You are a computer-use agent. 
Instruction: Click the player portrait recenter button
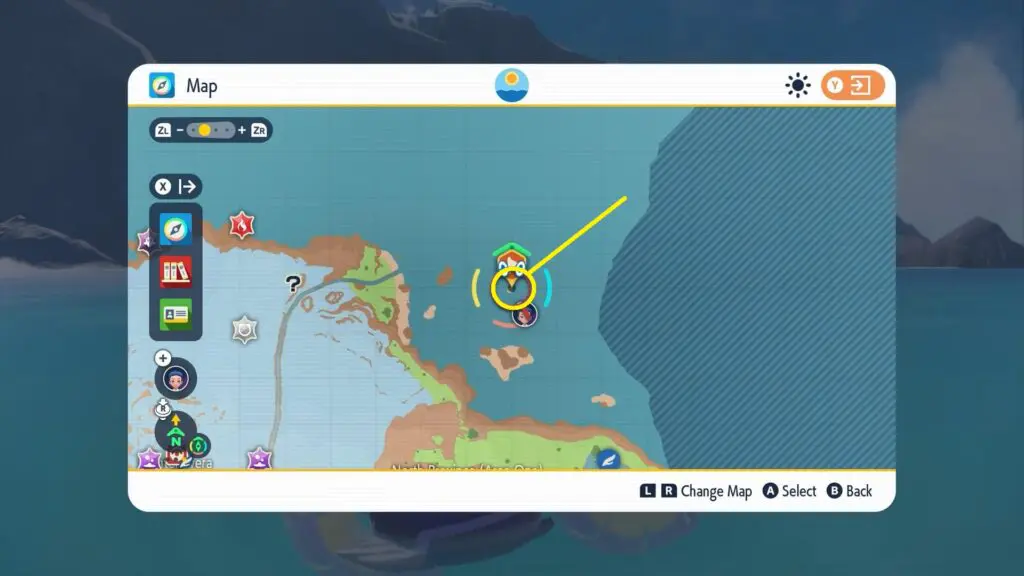point(176,378)
